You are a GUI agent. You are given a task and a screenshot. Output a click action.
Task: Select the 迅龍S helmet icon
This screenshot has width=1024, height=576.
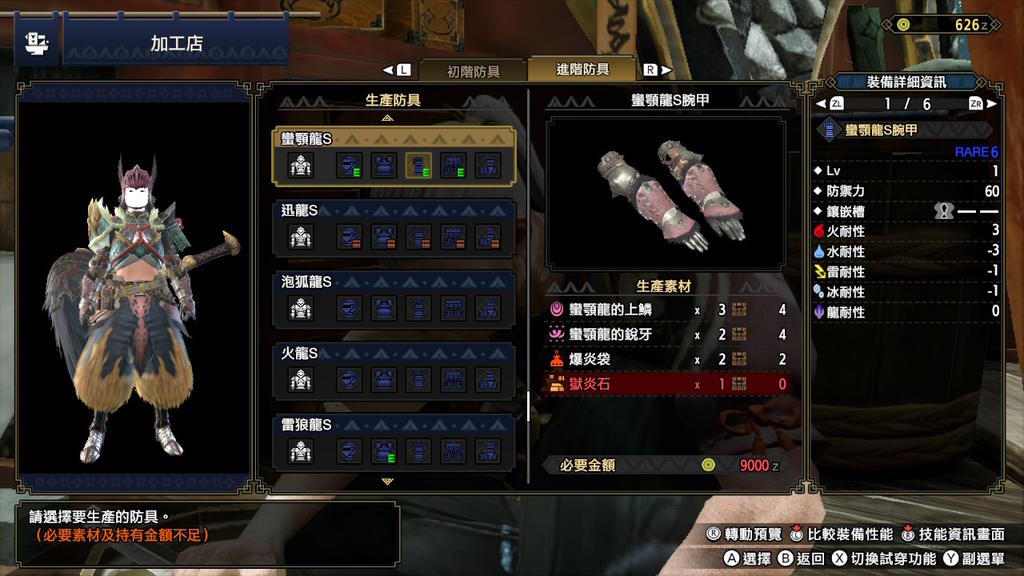click(x=350, y=237)
